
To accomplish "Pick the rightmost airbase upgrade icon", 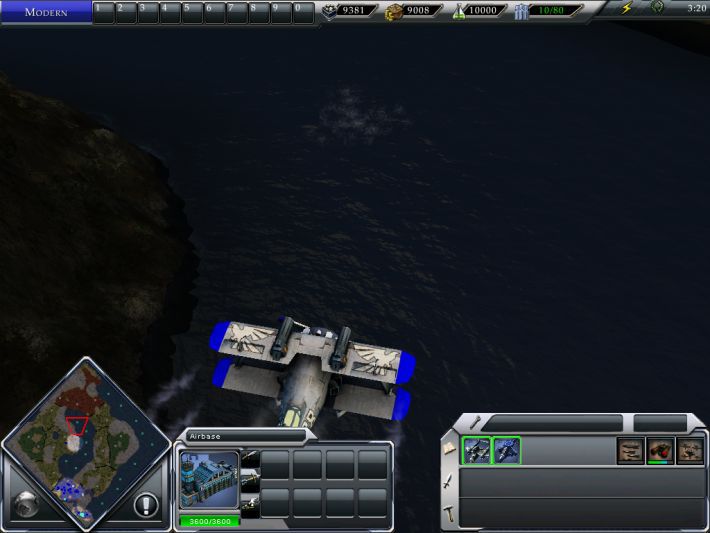I will tap(690, 451).
